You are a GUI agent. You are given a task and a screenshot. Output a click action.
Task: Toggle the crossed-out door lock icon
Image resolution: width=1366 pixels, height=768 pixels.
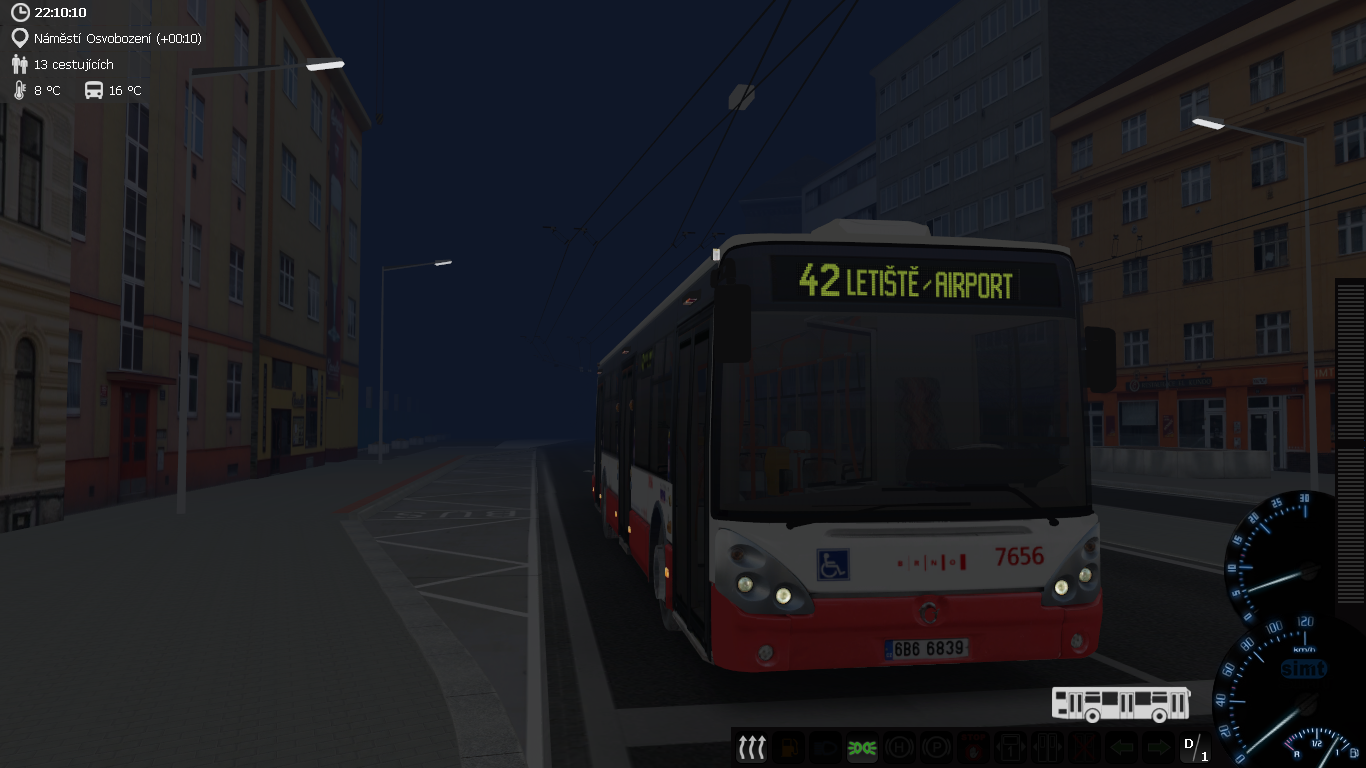pos(1083,747)
